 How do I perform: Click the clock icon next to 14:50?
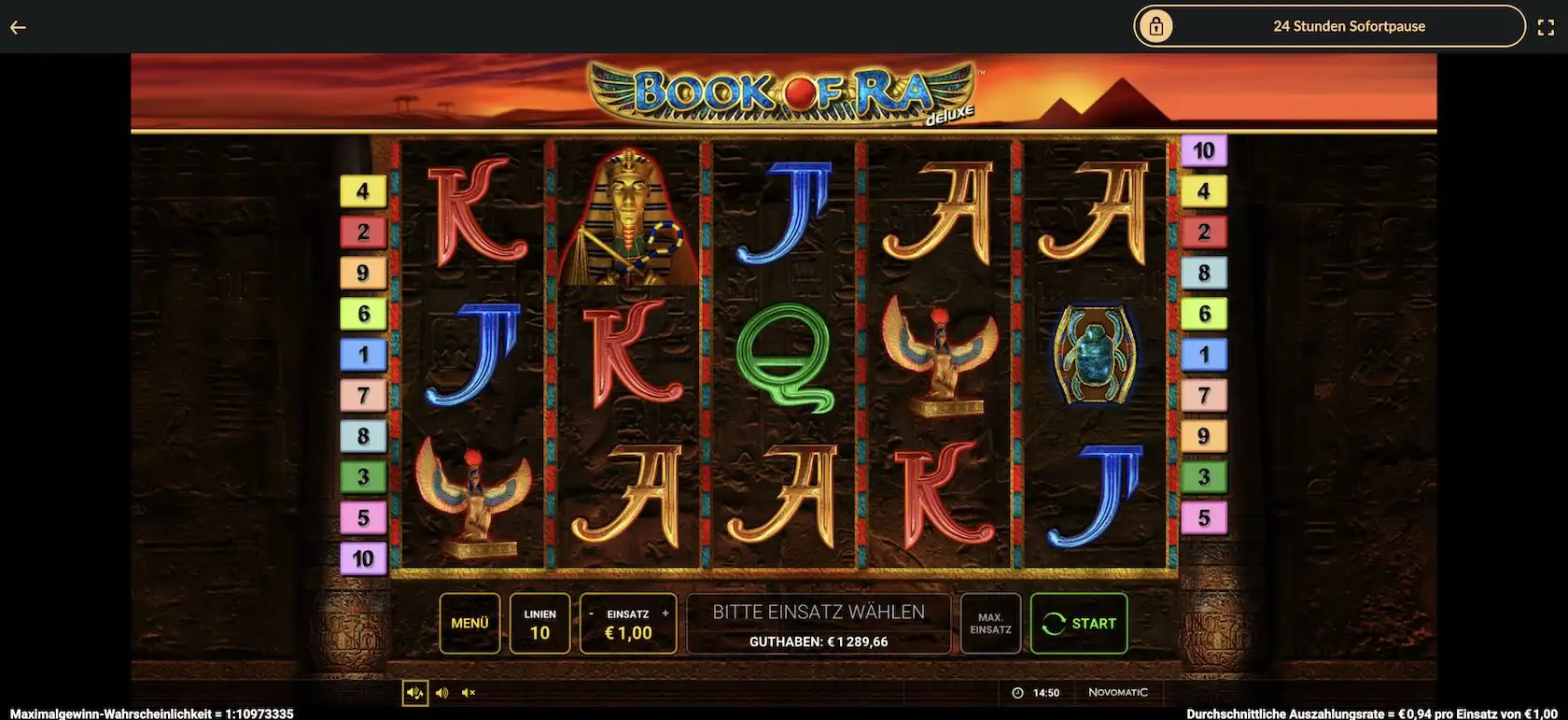1018,692
